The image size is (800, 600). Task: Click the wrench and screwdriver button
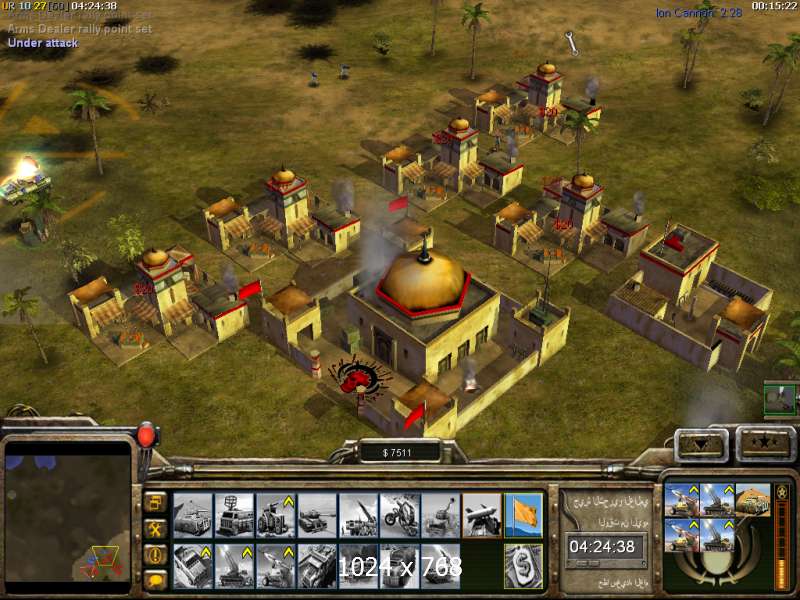click(x=156, y=527)
